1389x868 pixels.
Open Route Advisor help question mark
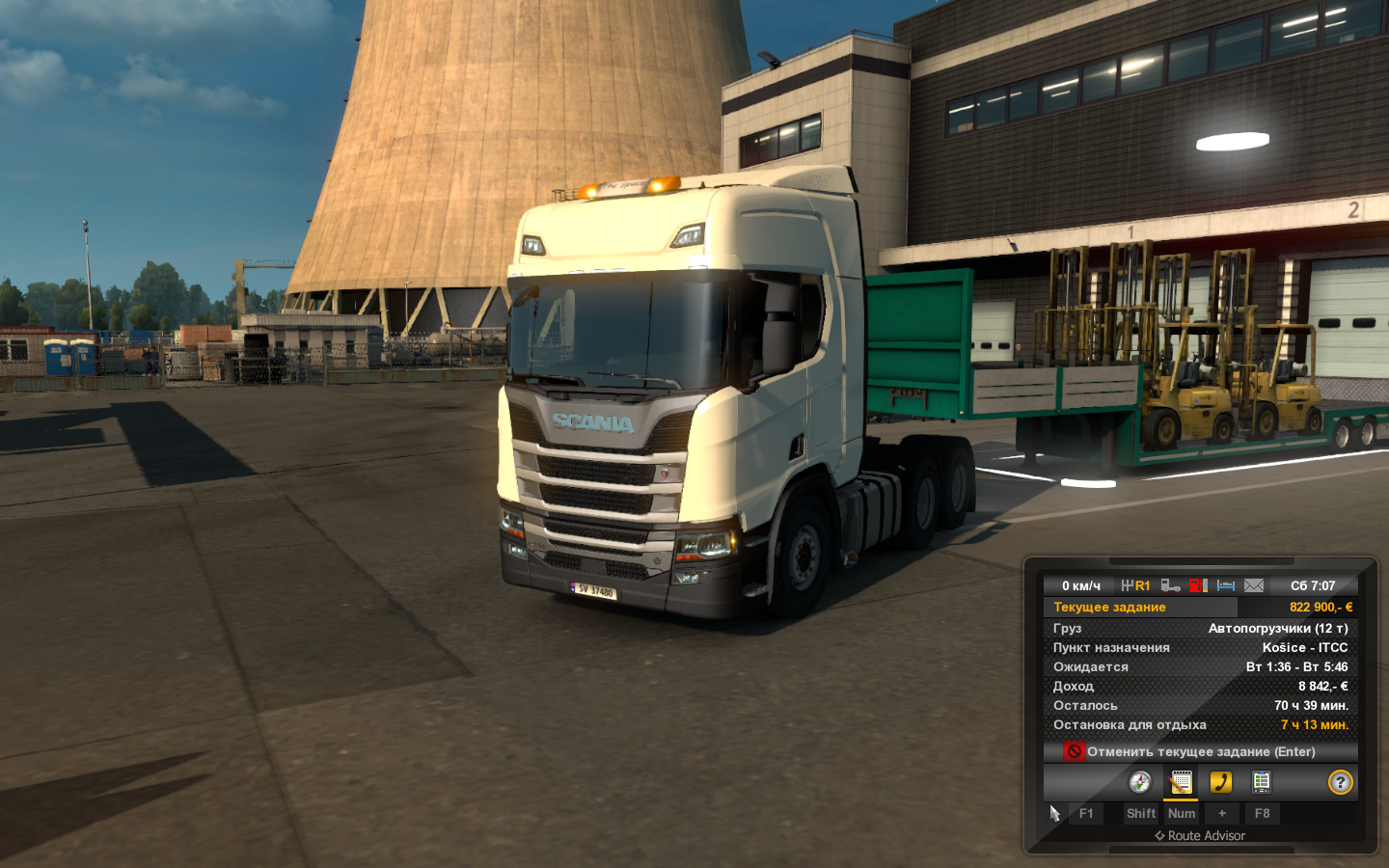(x=1340, y=782)
